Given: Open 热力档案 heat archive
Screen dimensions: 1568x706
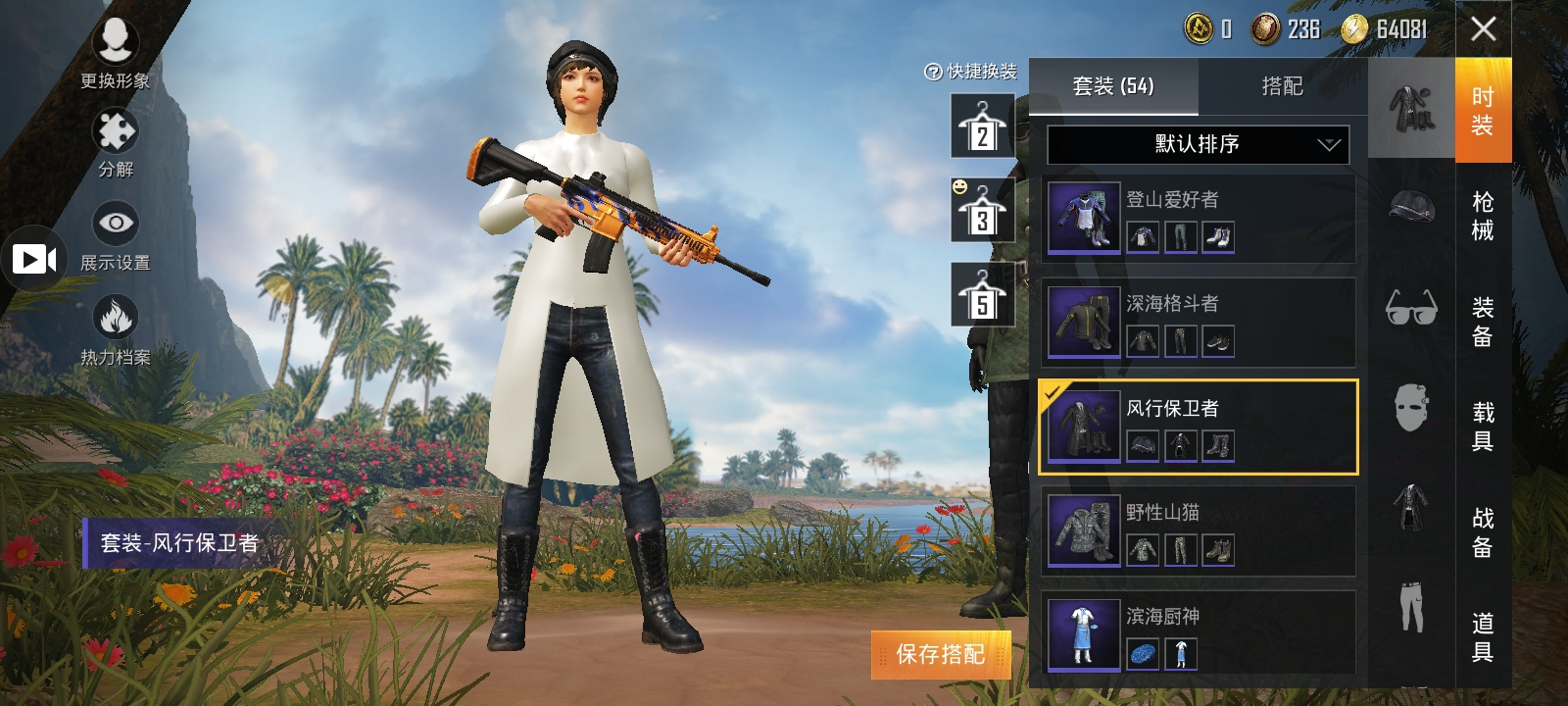Looking at the screenshot, I should coord(115,329).
